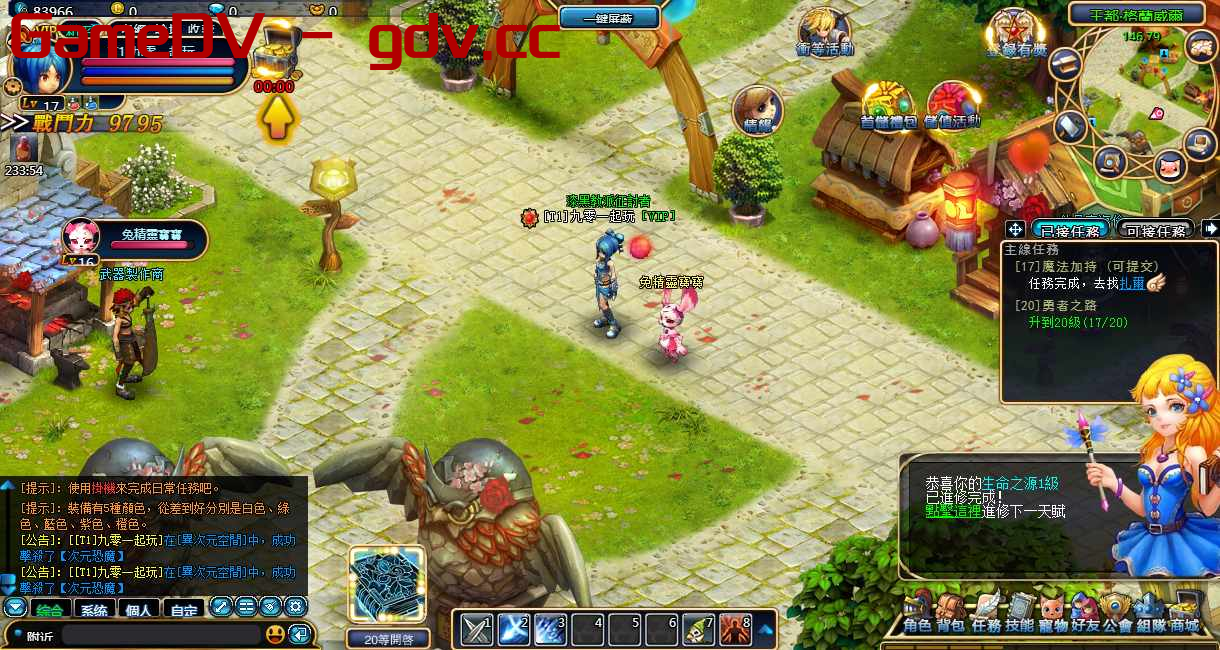Open the 技能 skills book
Image resolution: width=1220 pixels, height=650 pixels.
coord(1019,613)
